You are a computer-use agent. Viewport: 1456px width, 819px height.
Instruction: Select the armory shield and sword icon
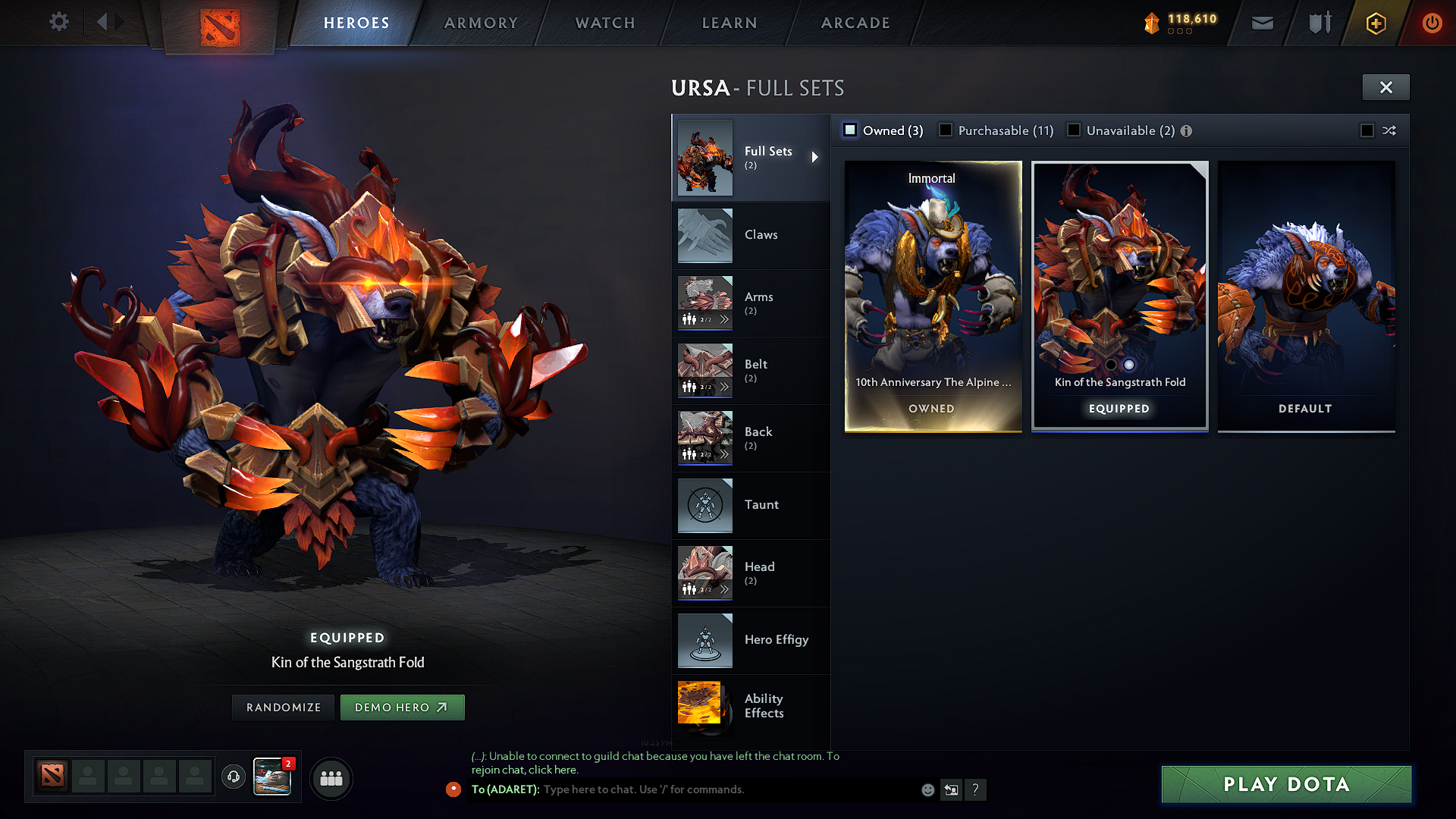[x=1318, y=23]
